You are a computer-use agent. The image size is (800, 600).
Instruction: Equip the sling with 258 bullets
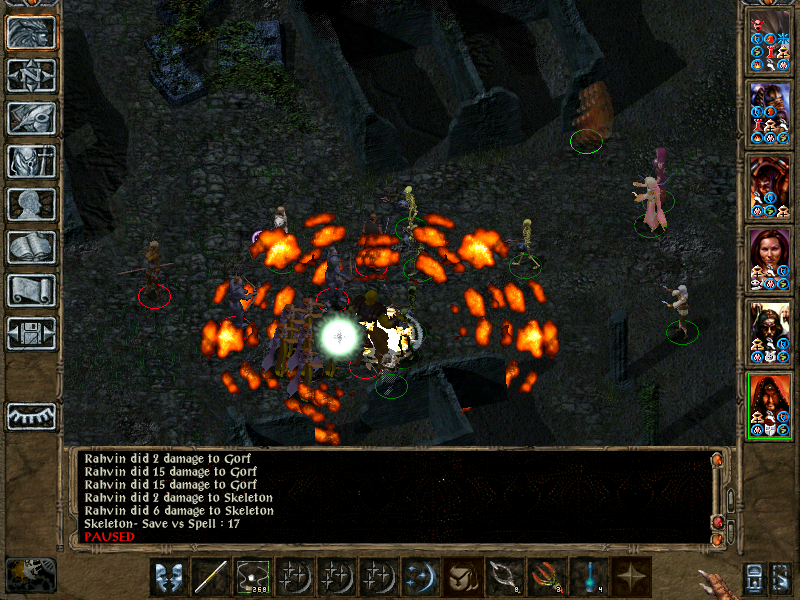click(252, 577)
